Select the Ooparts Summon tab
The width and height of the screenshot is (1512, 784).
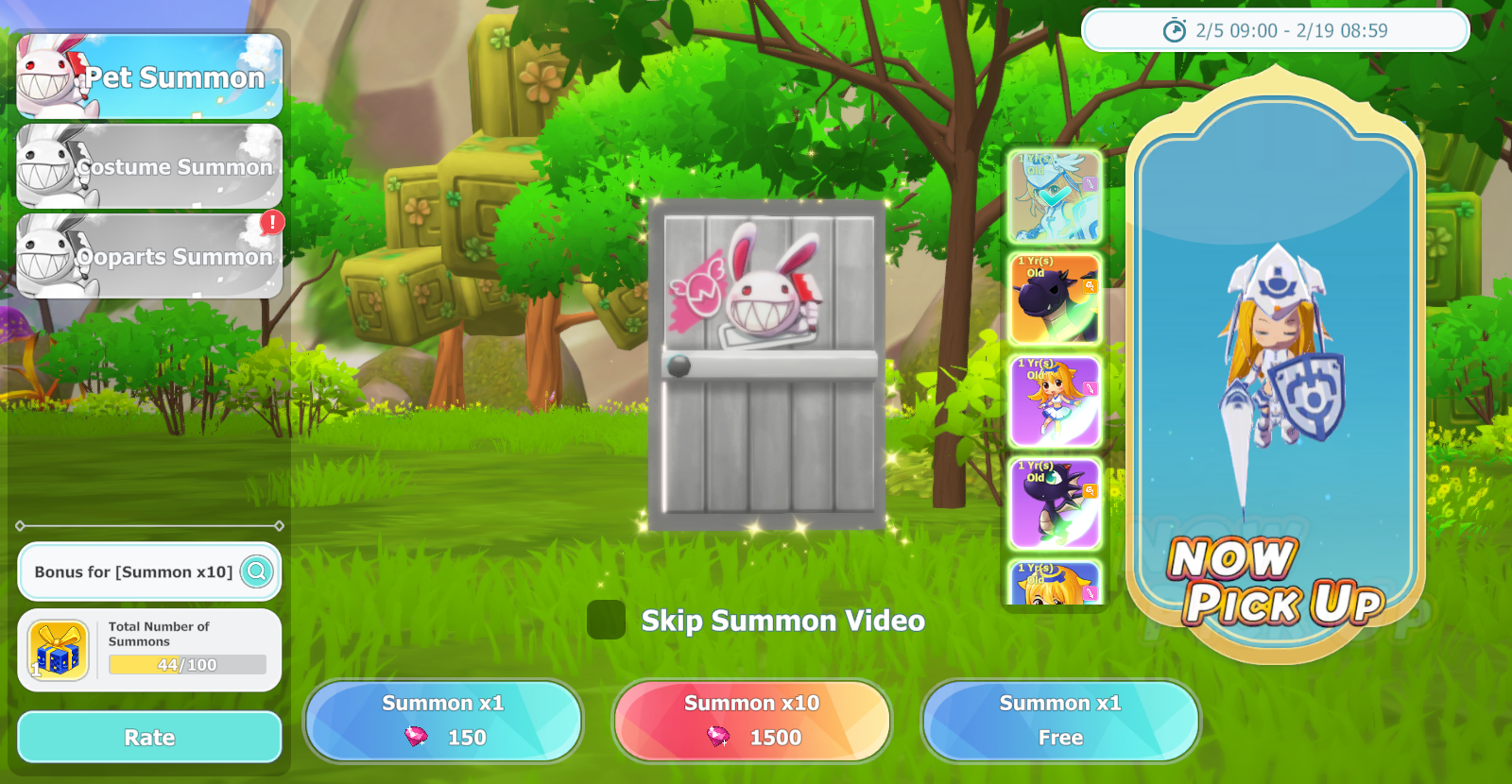pyautogui.click(x=149, y=256)
